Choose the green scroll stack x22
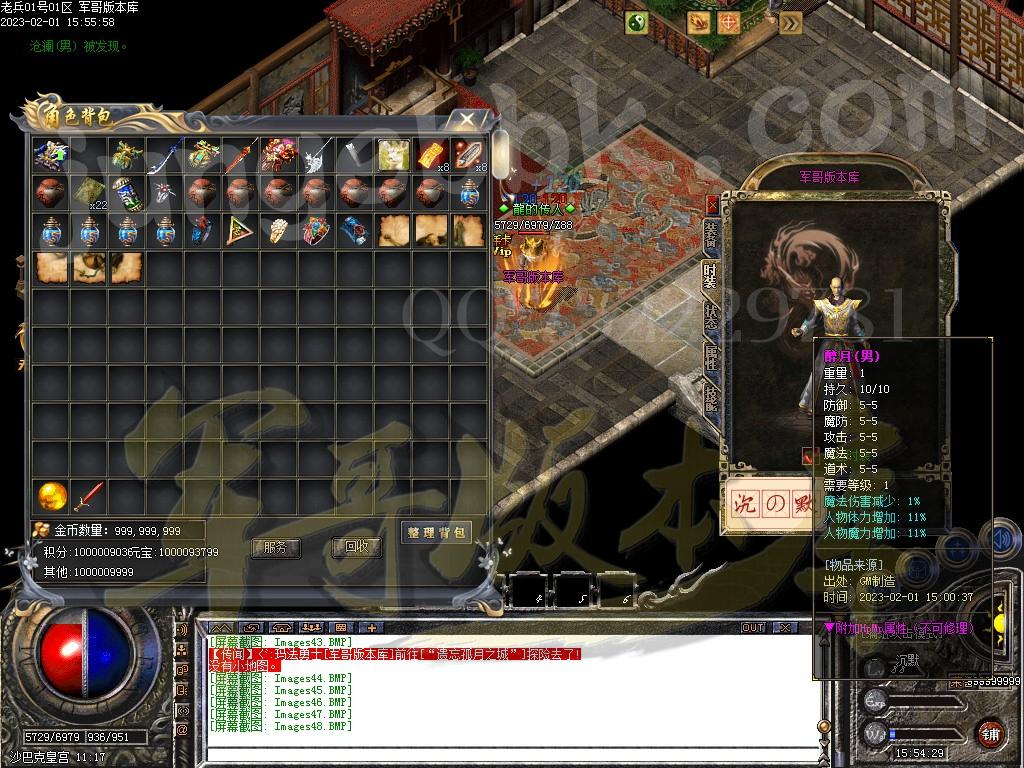The image size is (1024, 768). (89, 192)
